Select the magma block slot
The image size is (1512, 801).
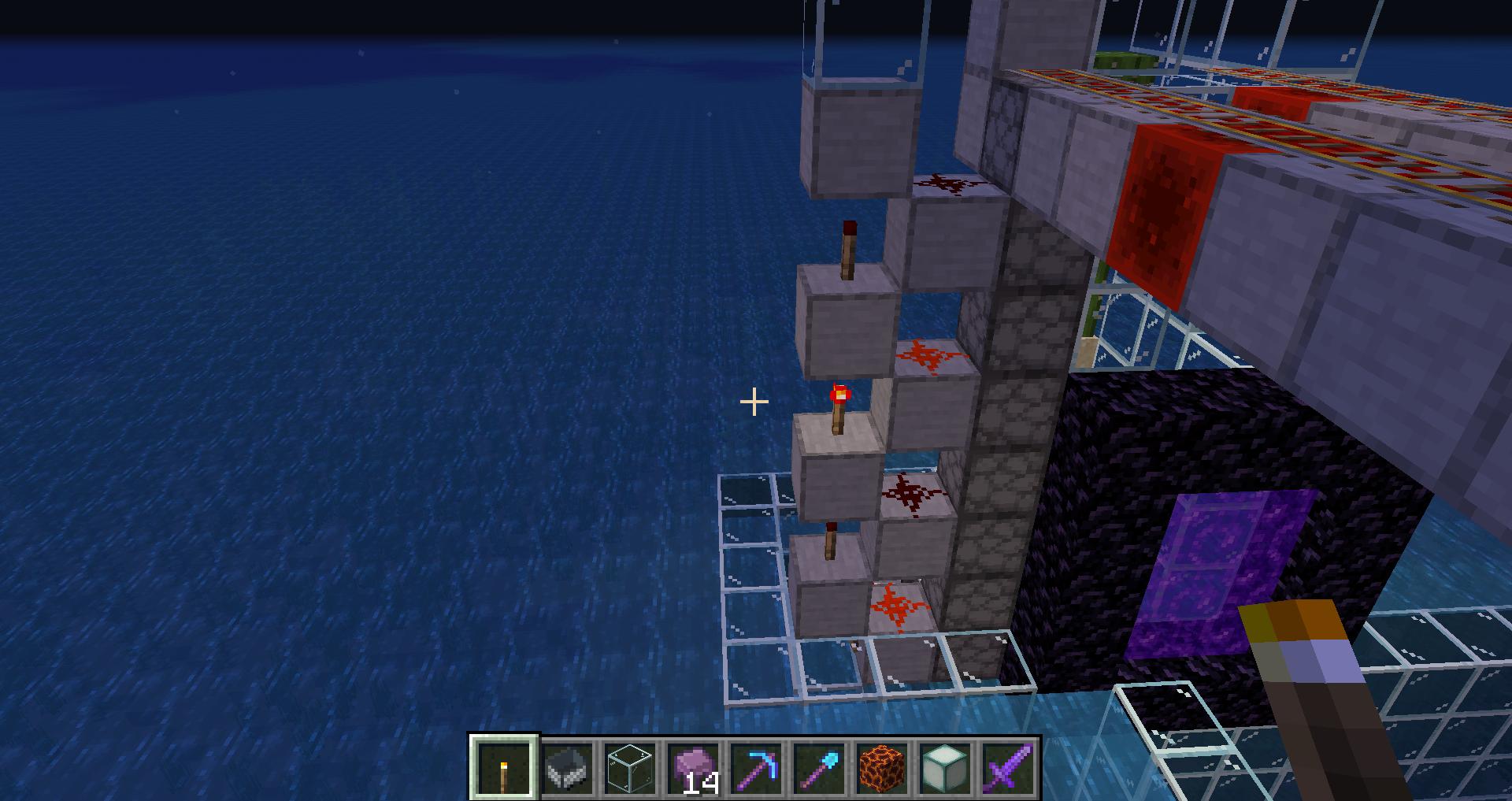882,768
